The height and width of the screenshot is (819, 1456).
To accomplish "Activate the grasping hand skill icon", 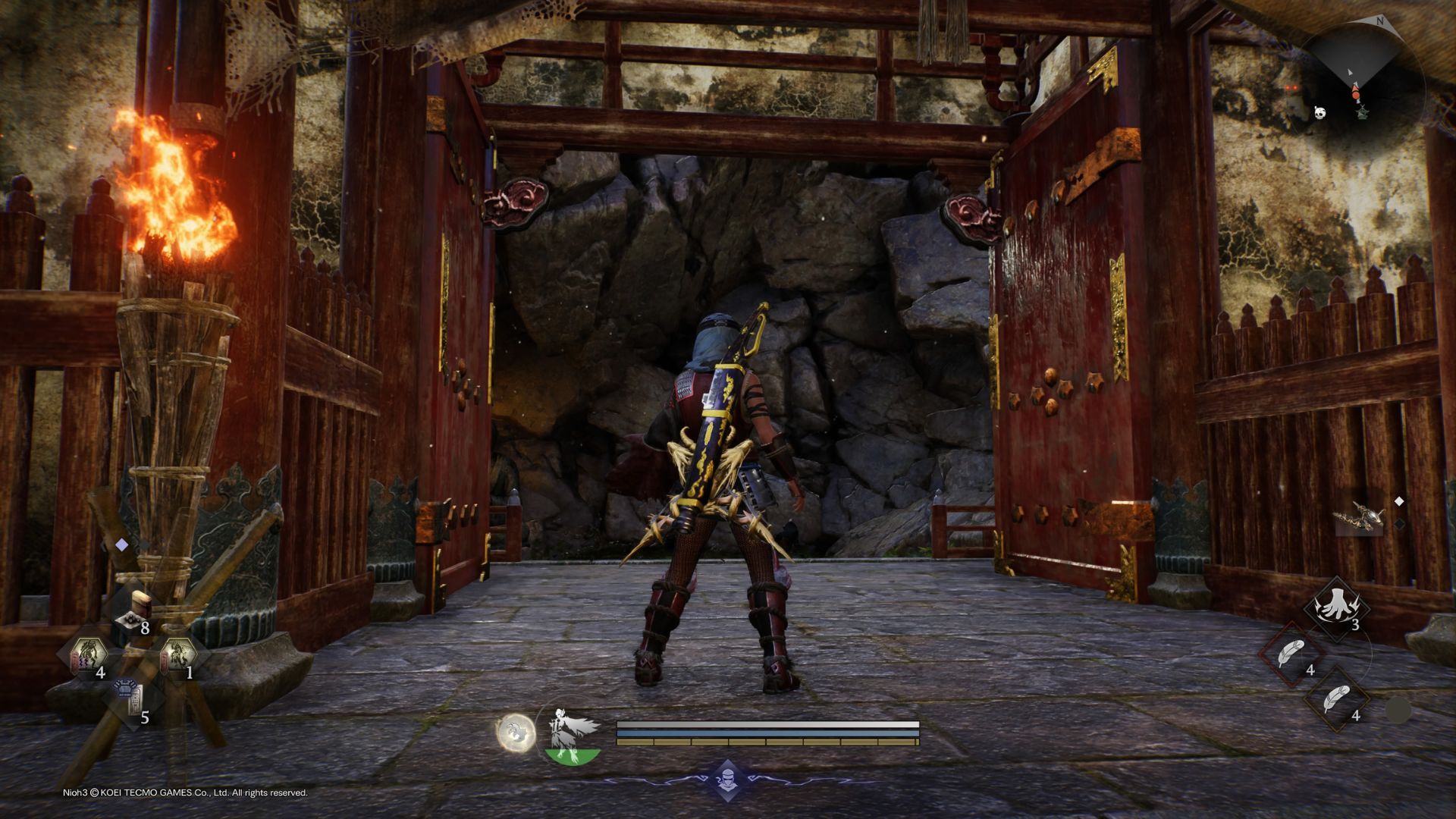I will point(1335,607).
